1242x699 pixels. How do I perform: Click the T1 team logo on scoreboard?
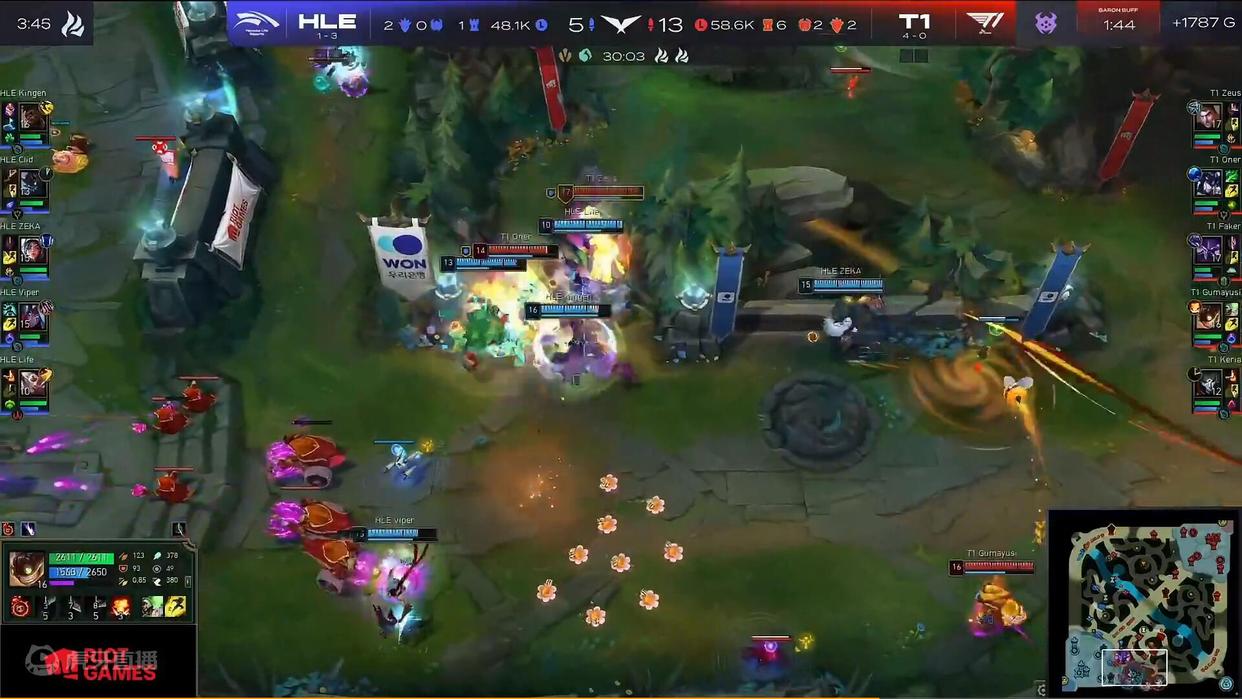tap(985, 23)
